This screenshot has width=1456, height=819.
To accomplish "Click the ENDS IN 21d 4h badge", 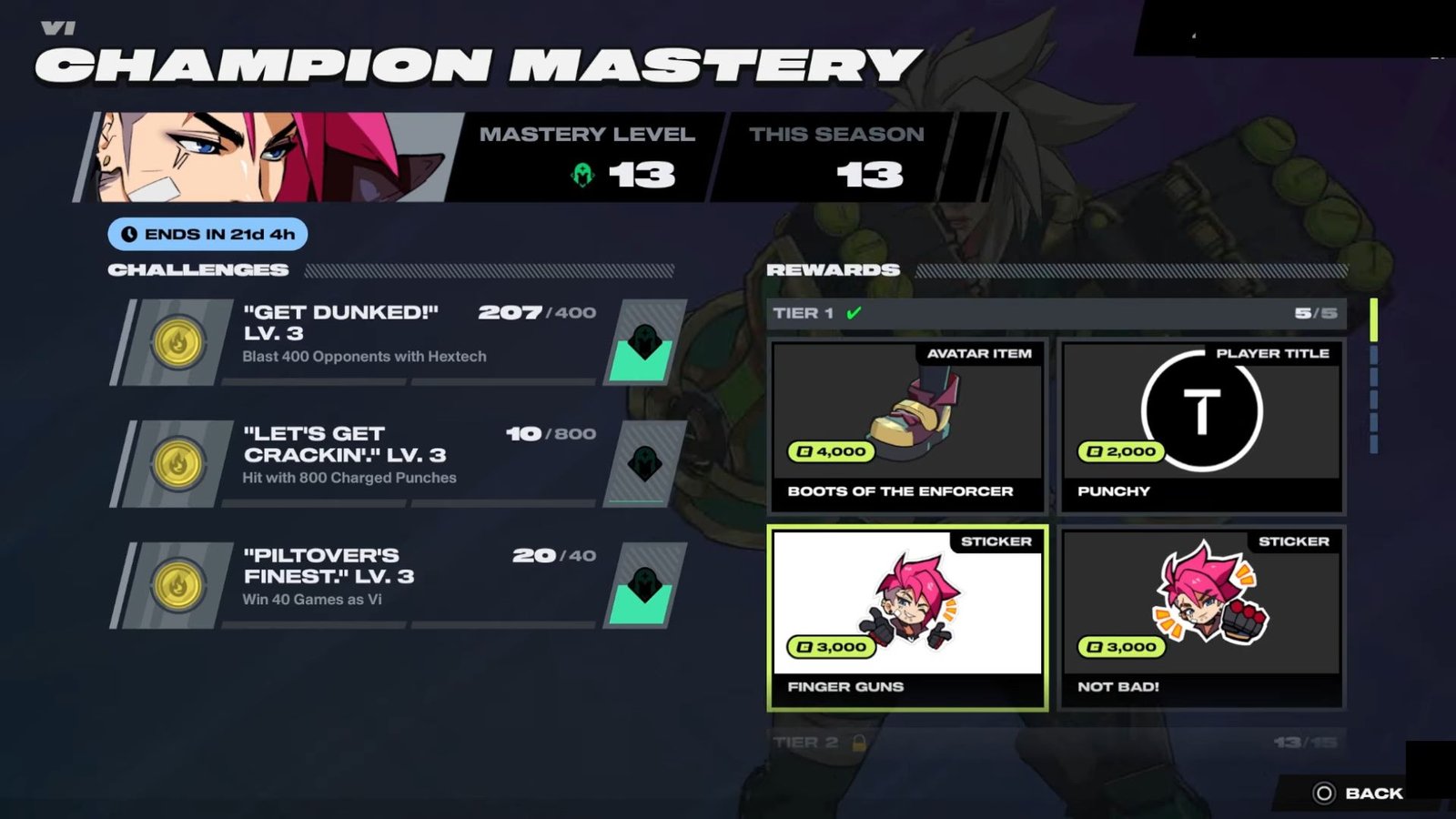I will coord(208,234).
